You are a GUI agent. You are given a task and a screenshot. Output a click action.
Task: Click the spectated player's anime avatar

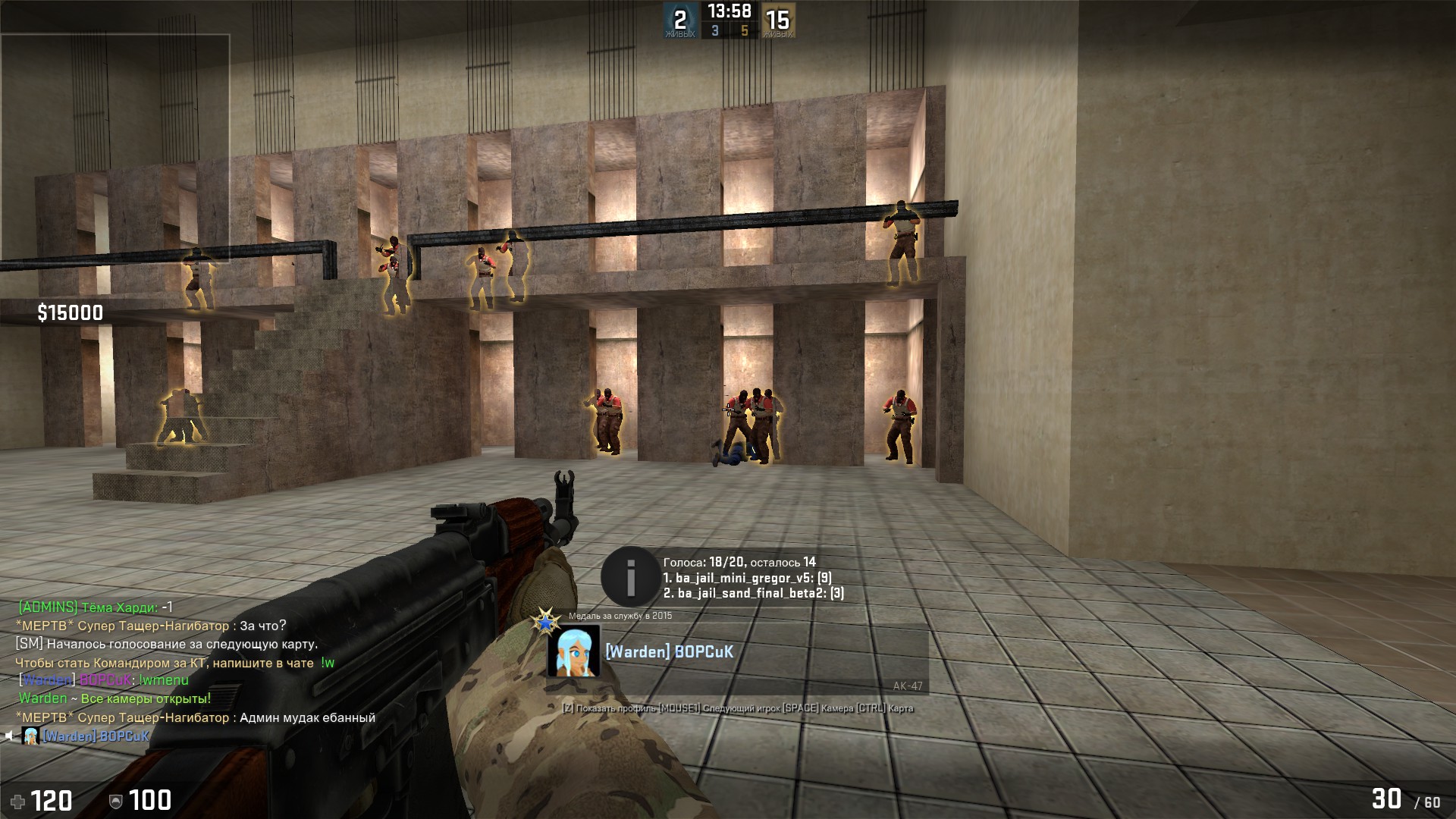pyautogui.click(x=573, y=651)
